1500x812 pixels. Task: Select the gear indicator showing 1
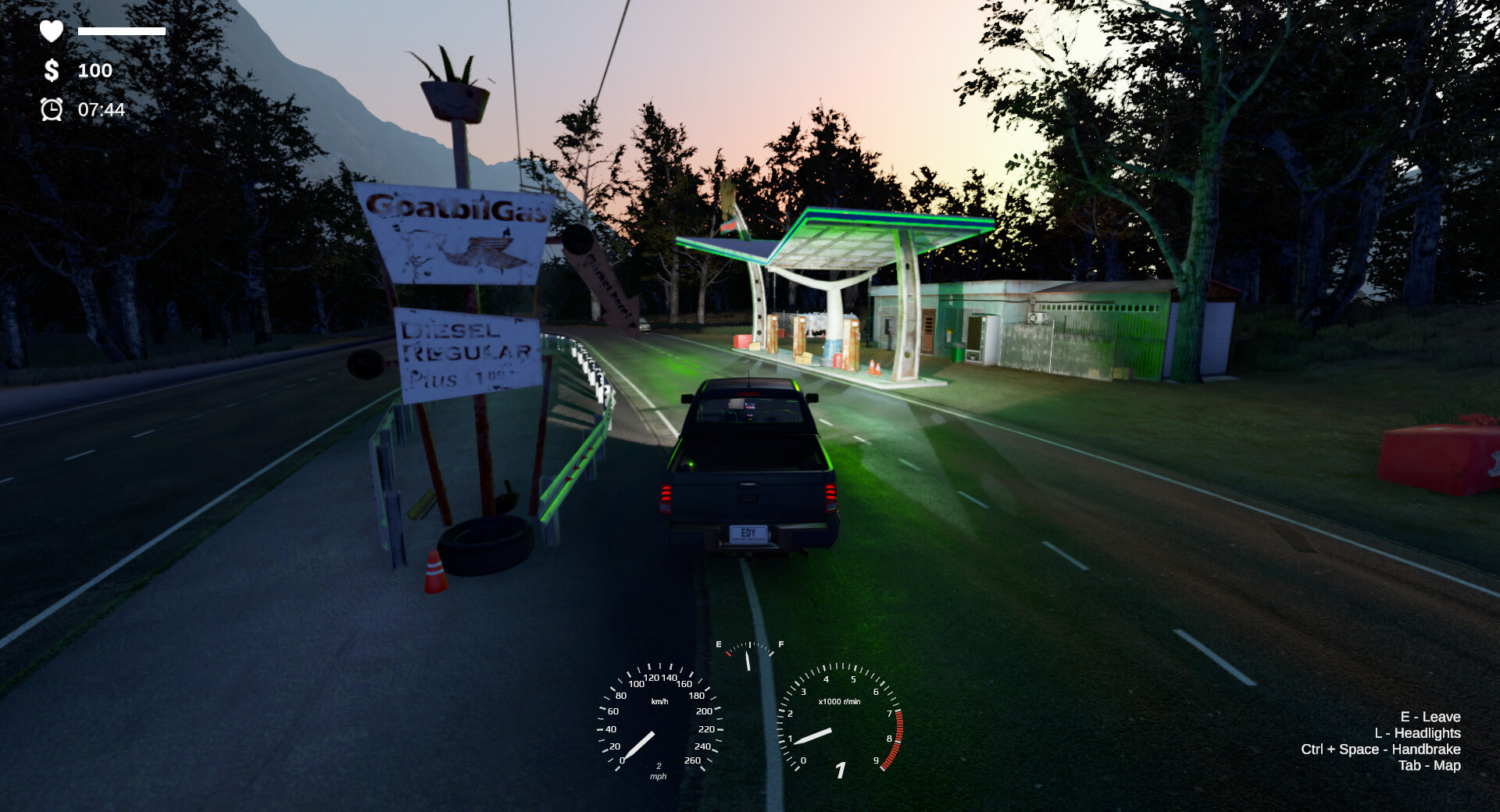click(841, 769)
